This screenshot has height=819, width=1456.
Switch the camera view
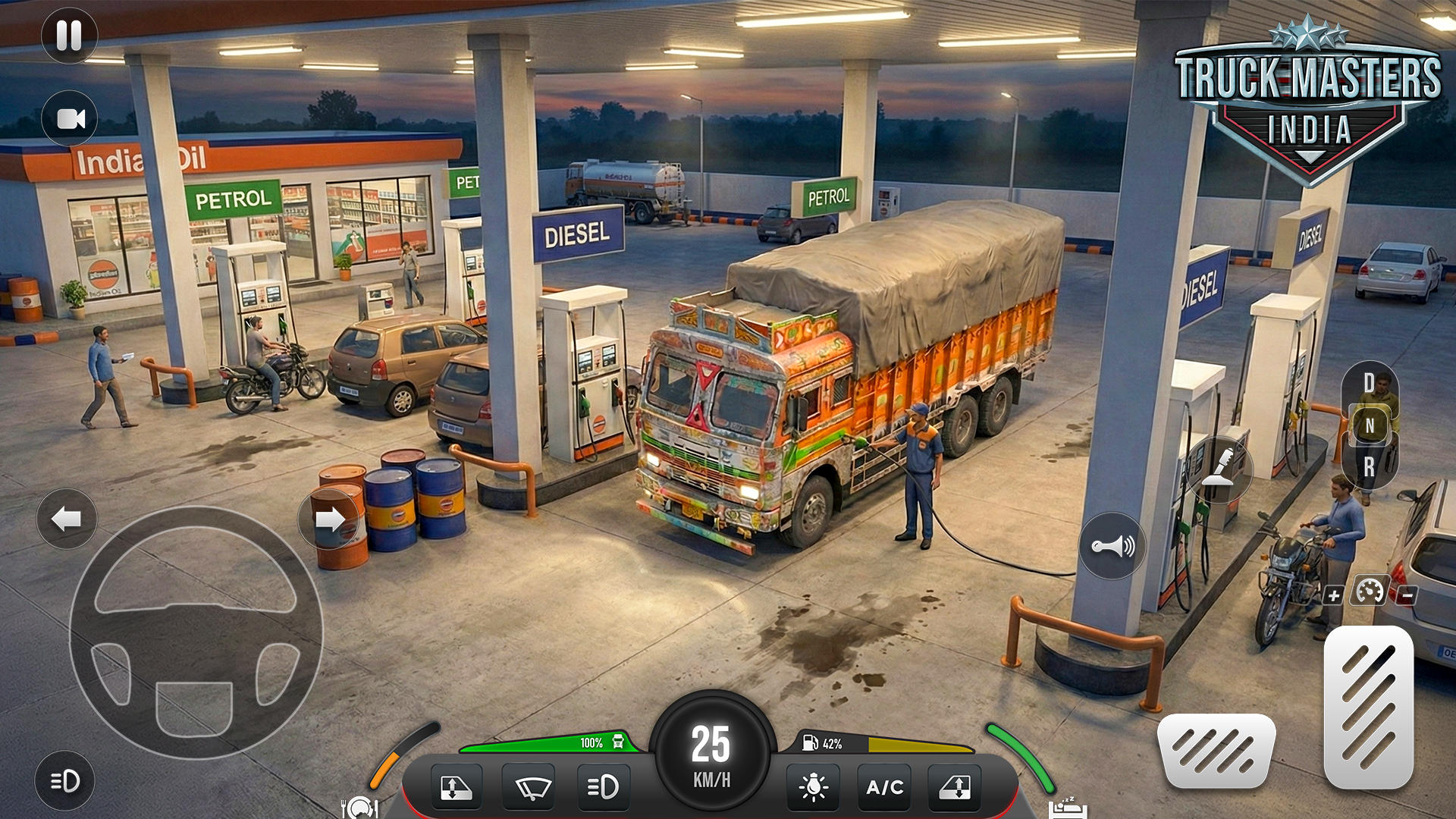click(70, 119)
